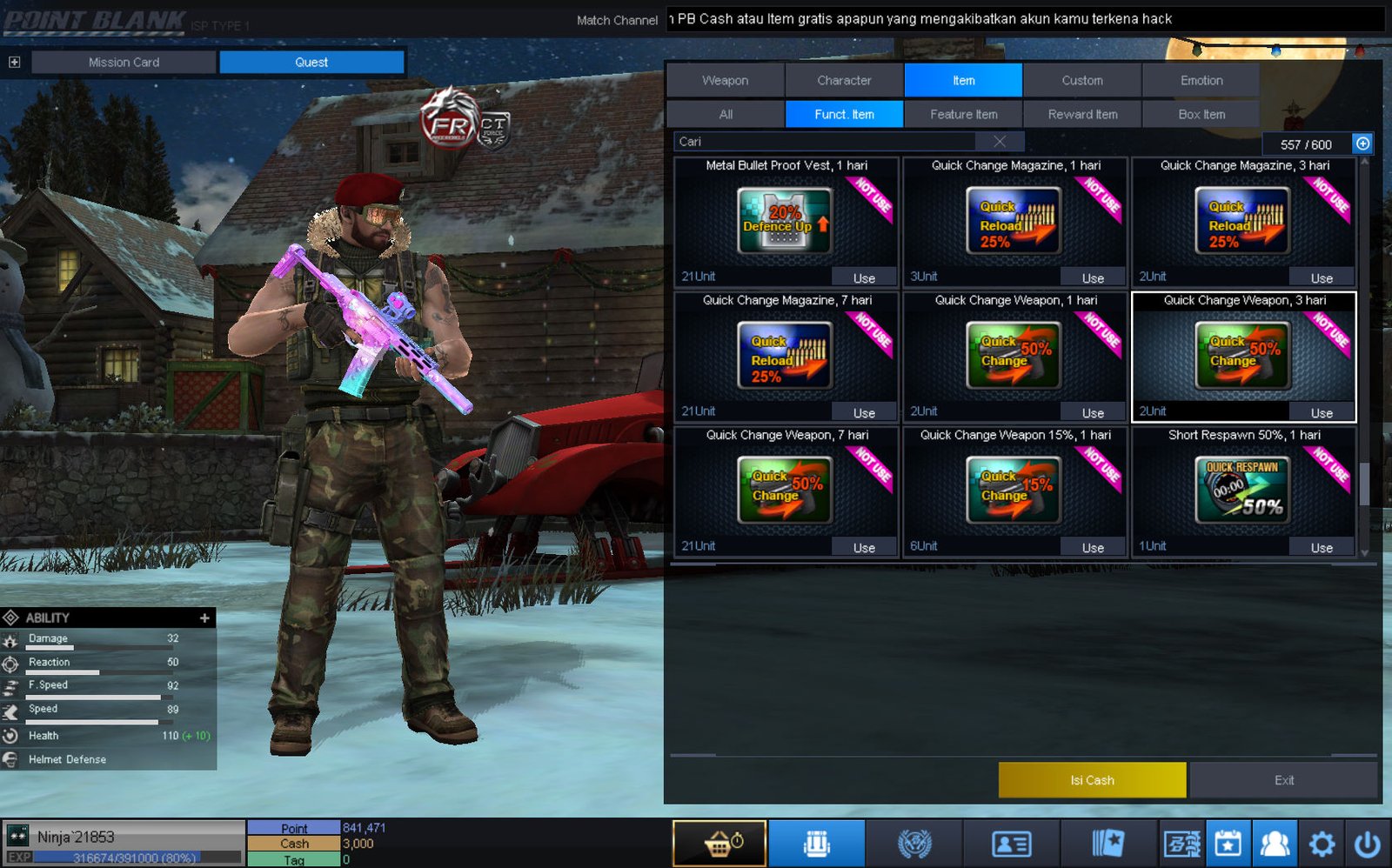
Task: Switch to Feature Item filter
Action: (x=963, y=114)
